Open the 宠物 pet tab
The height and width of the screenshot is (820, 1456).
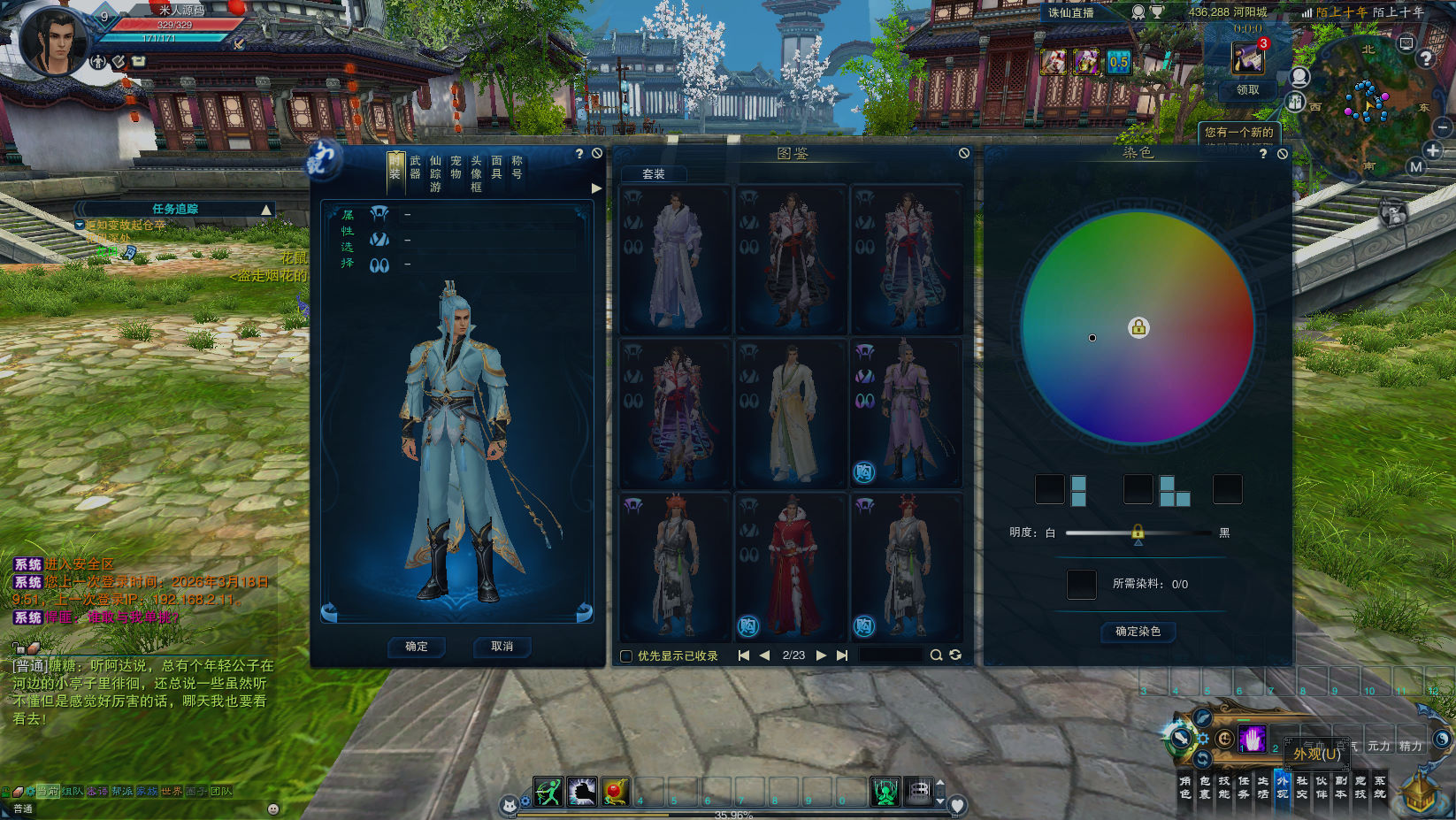click(x=456, y=167)
